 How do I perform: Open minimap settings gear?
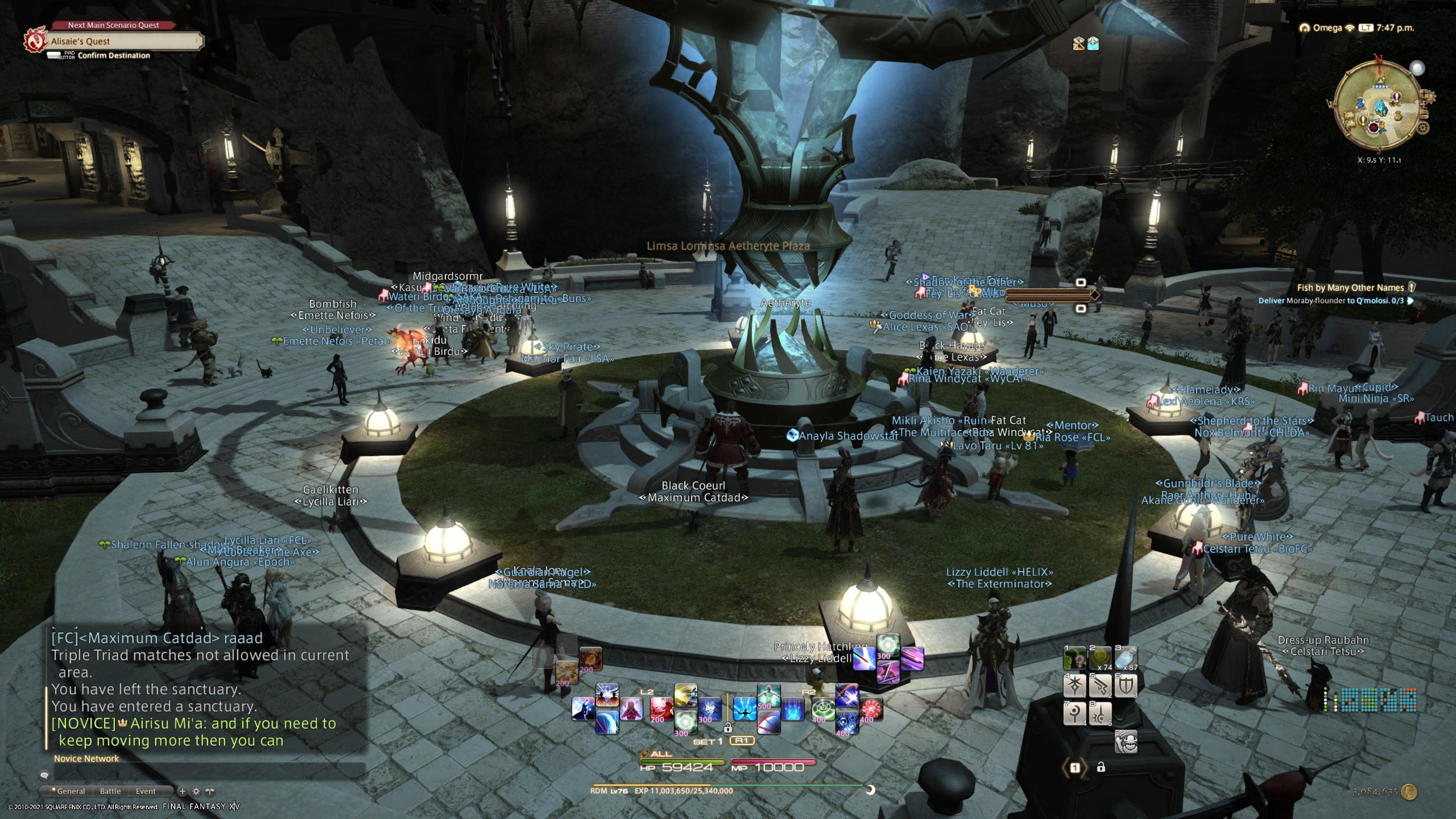coord(1423,128)
